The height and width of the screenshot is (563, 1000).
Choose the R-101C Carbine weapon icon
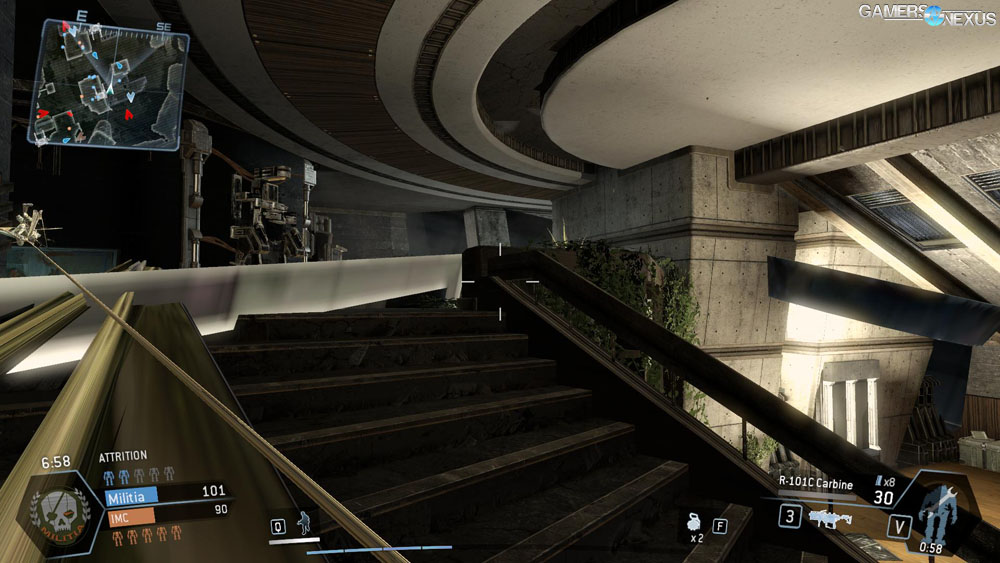click(828, 518)
